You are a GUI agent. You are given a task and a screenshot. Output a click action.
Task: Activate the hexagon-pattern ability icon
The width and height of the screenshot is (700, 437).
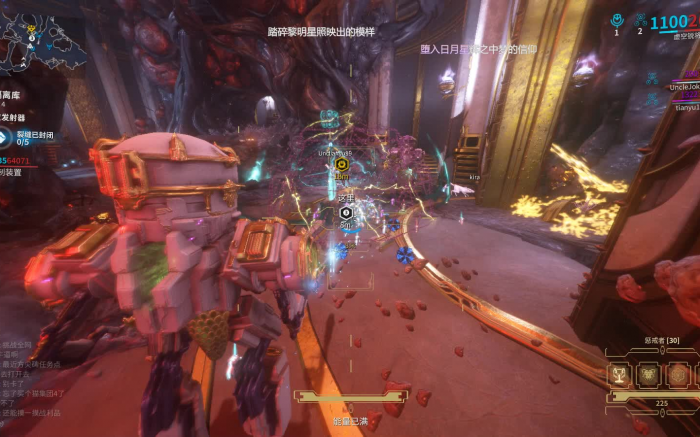(x=677, y=375)
